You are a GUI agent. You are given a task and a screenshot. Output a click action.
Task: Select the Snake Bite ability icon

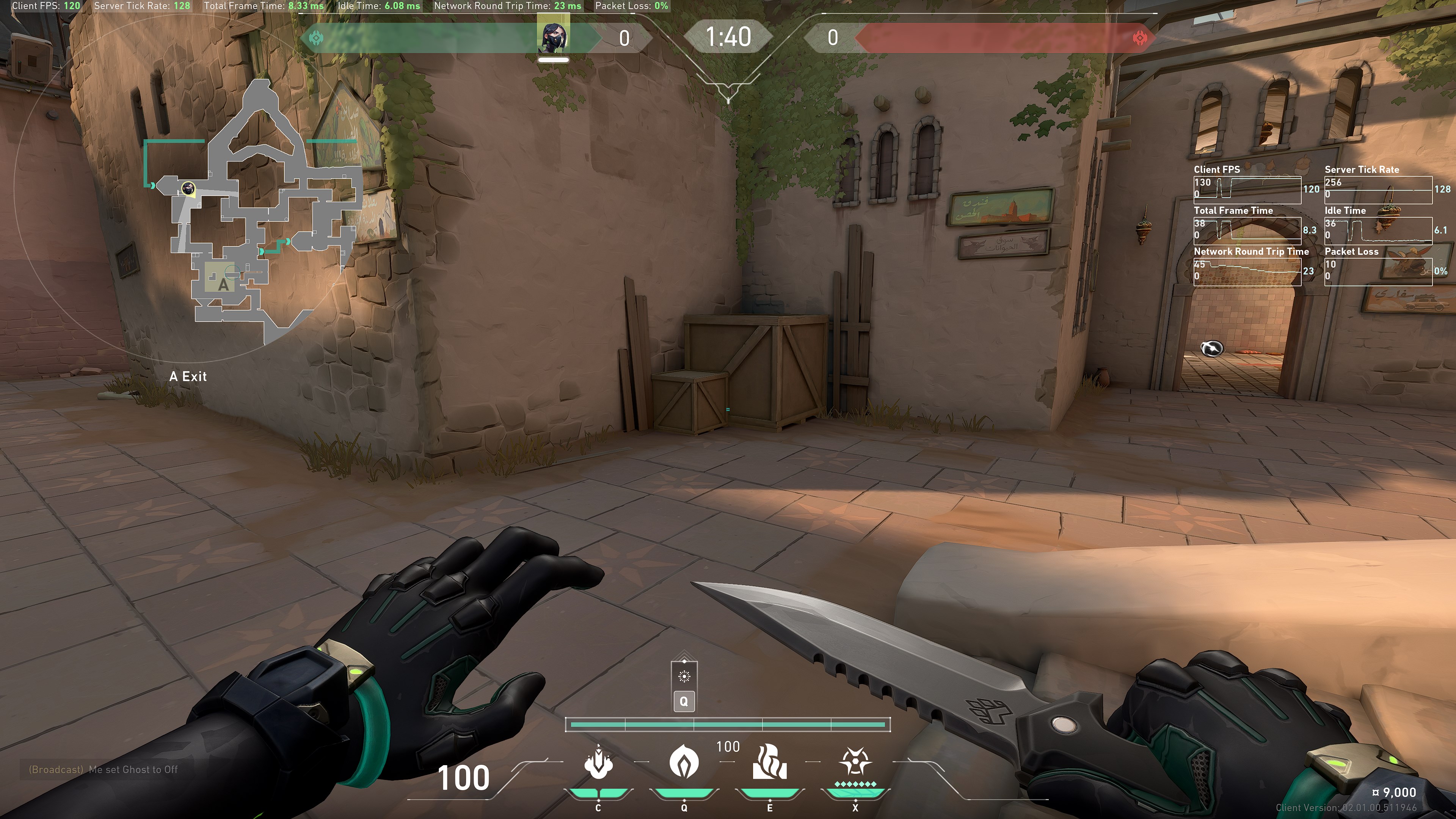598,763
